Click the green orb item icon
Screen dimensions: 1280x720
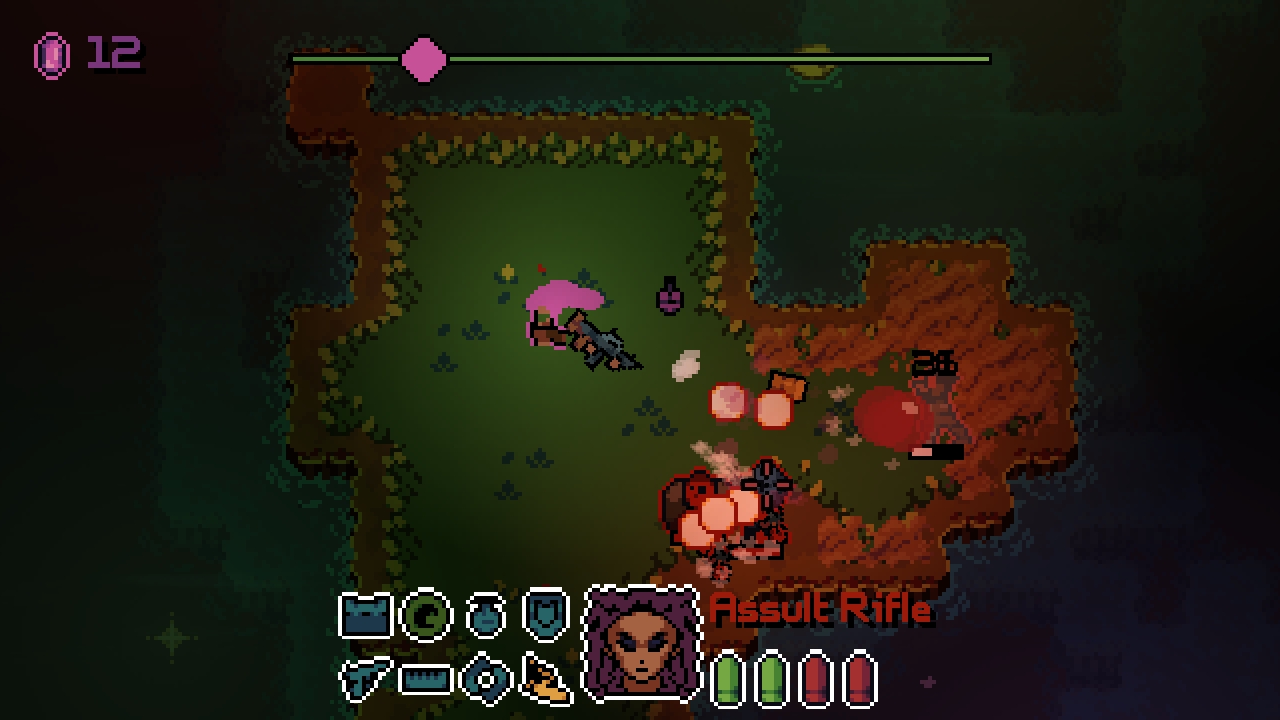coord(426,614)
